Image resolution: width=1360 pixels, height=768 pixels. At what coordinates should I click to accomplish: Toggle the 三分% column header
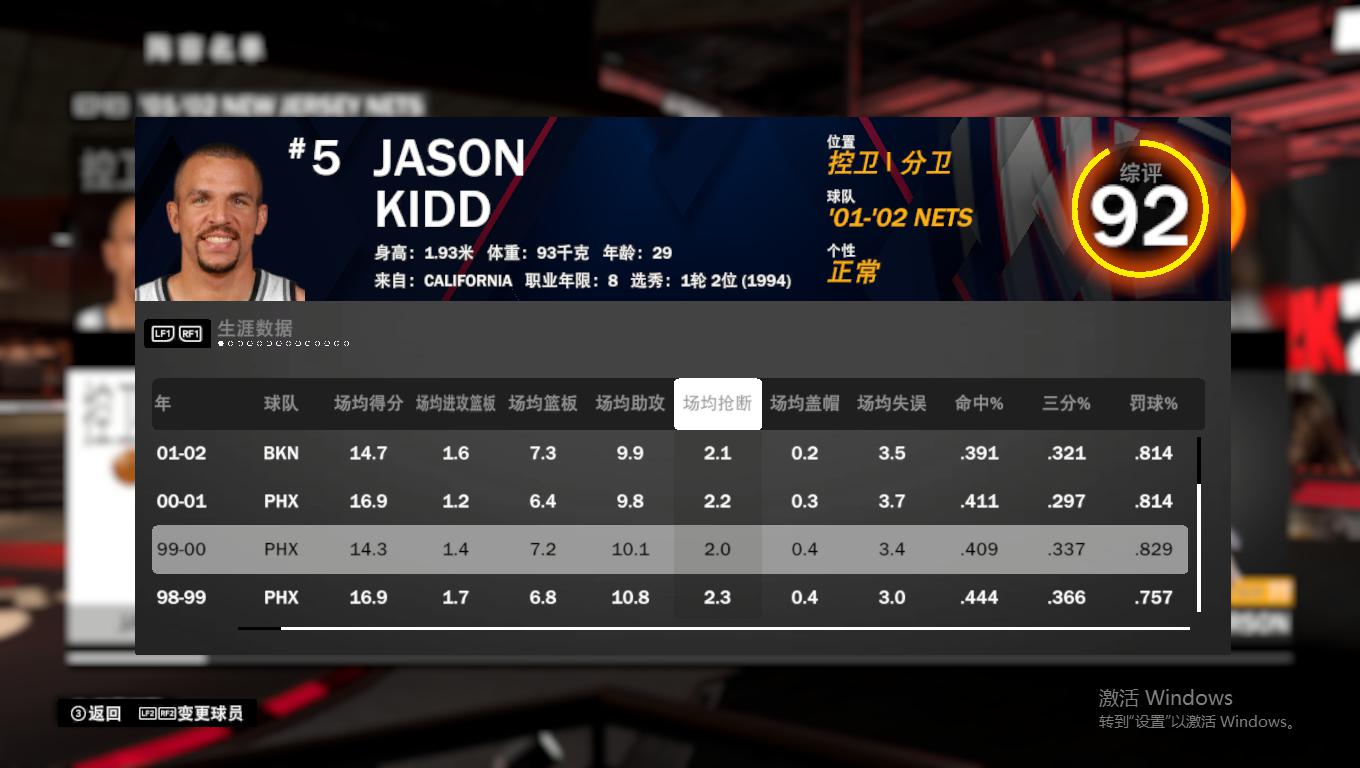1065,403
